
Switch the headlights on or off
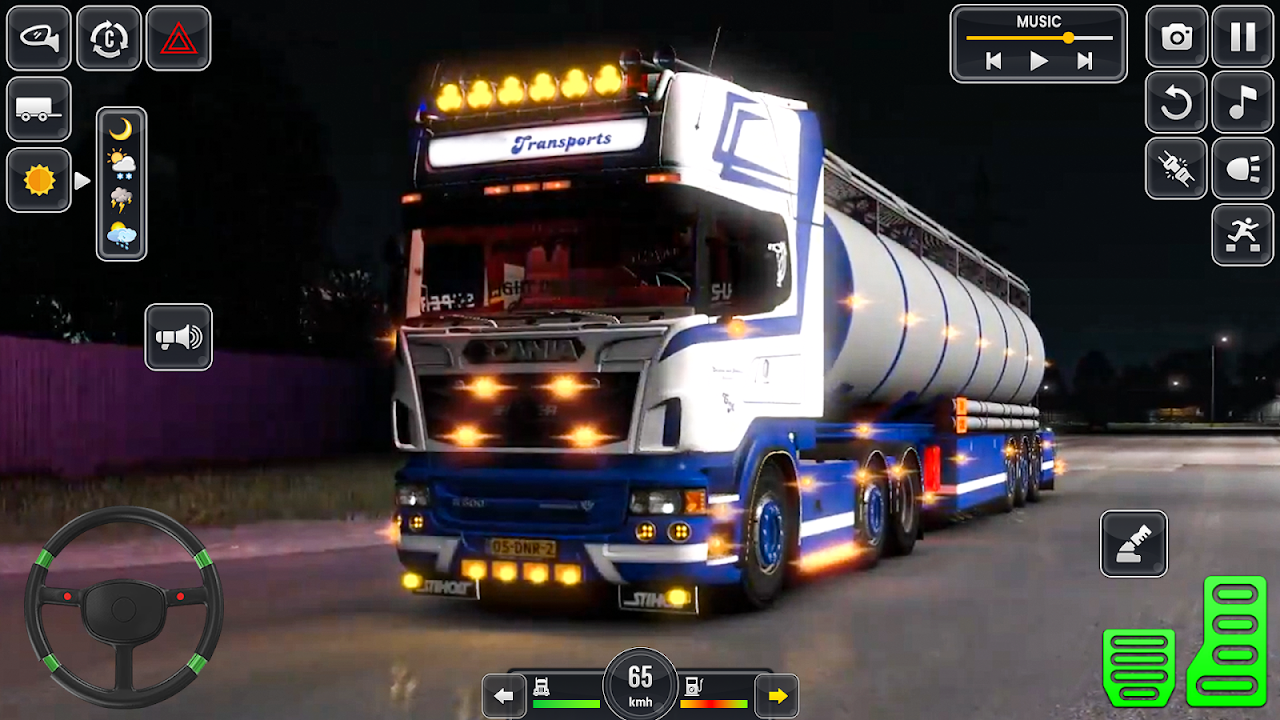point(1243,168)
